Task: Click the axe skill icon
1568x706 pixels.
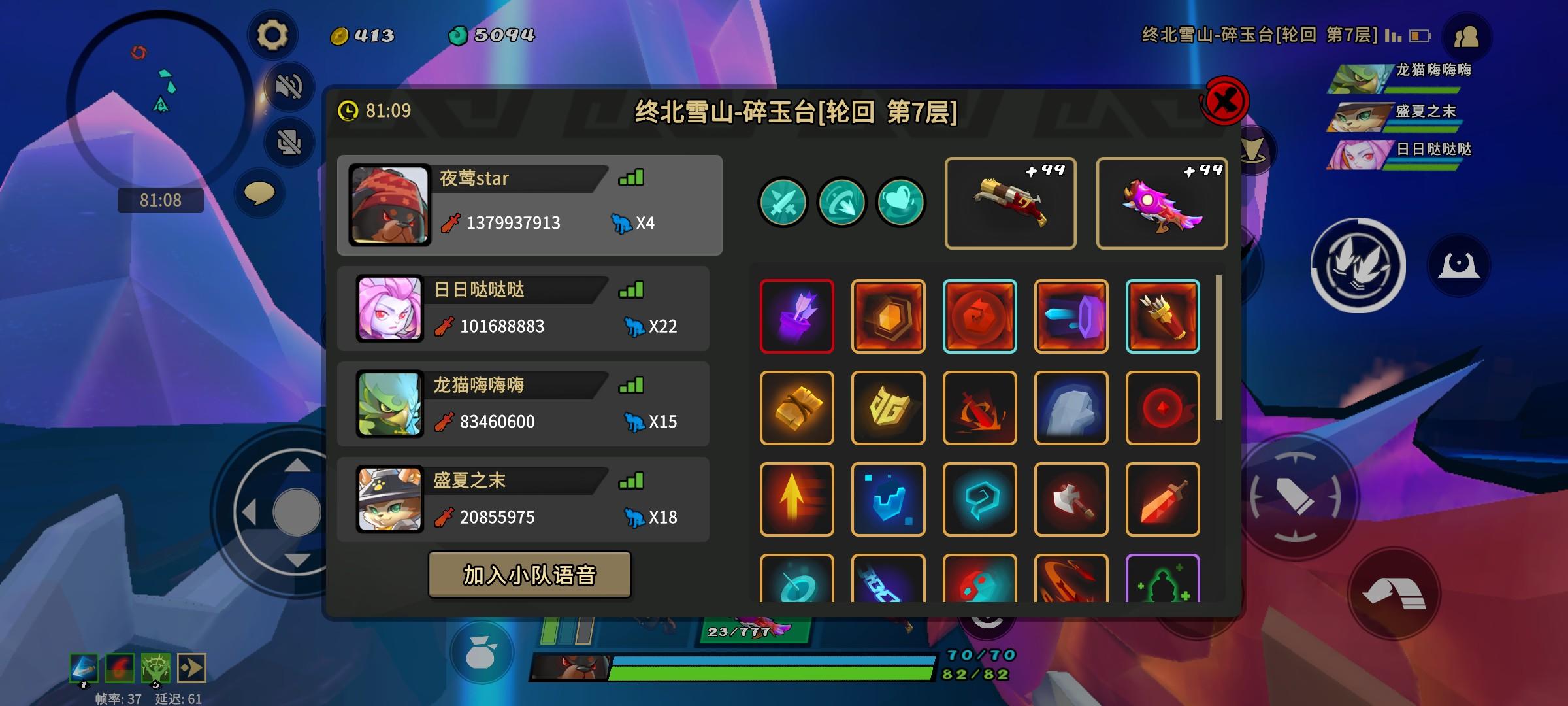Action: pos(1071,500)
